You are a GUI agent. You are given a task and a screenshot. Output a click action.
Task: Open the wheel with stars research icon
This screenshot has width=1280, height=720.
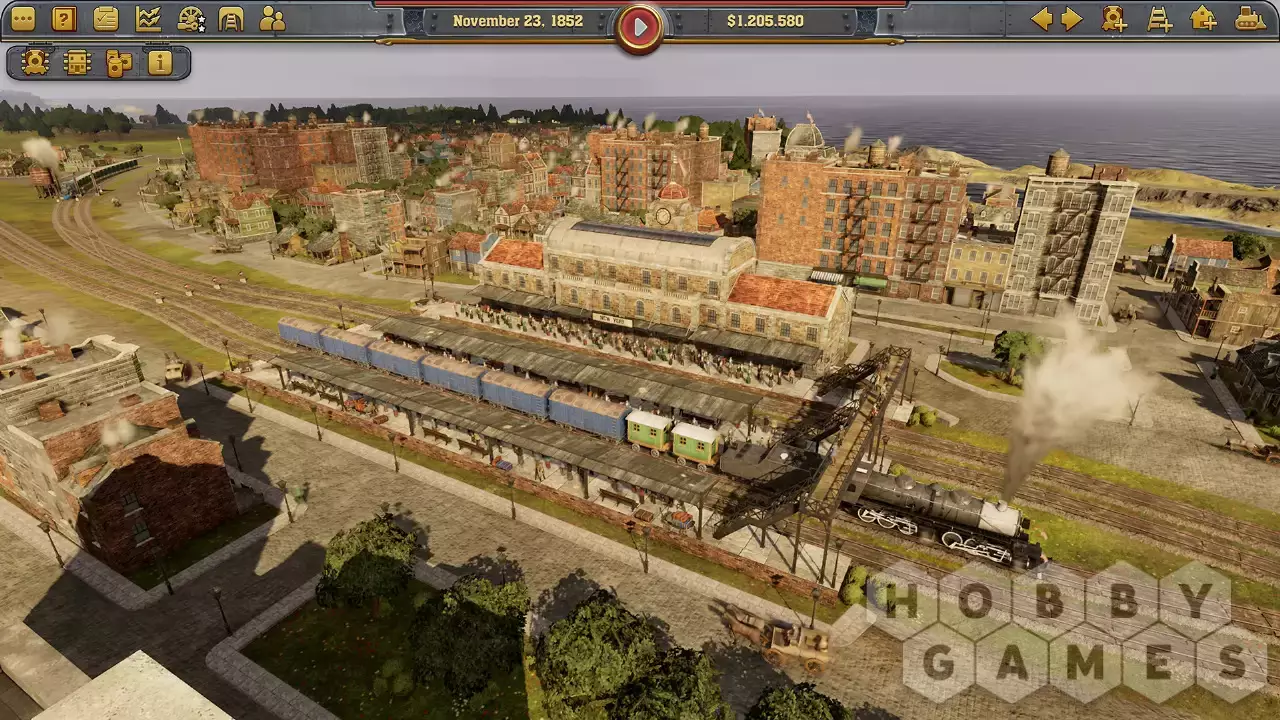click(x=190, y=19)
